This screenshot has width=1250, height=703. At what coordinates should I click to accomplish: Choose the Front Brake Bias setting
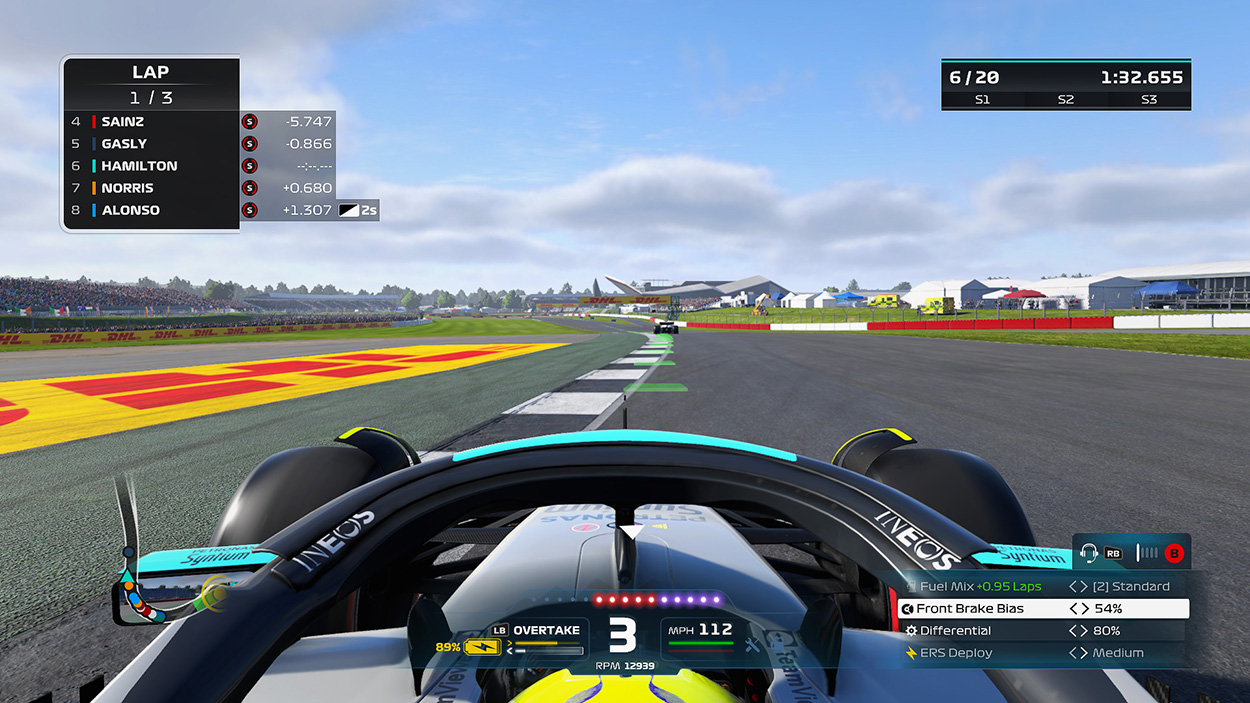pos(1043,609)
